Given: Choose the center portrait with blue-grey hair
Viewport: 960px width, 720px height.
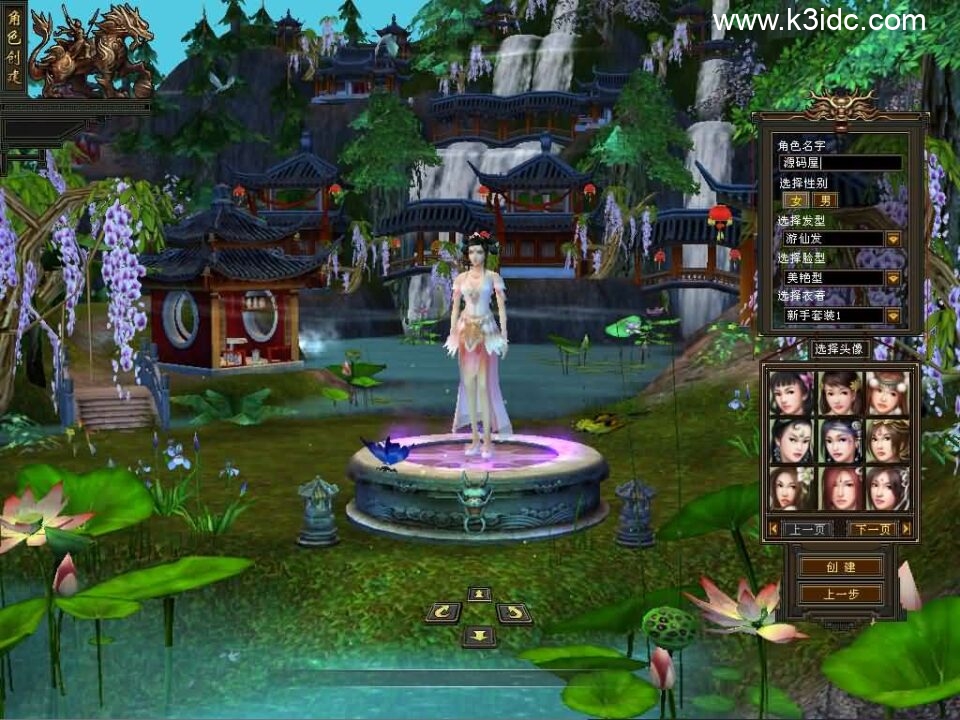Looking at the screenshot, I should pos(839,441).
